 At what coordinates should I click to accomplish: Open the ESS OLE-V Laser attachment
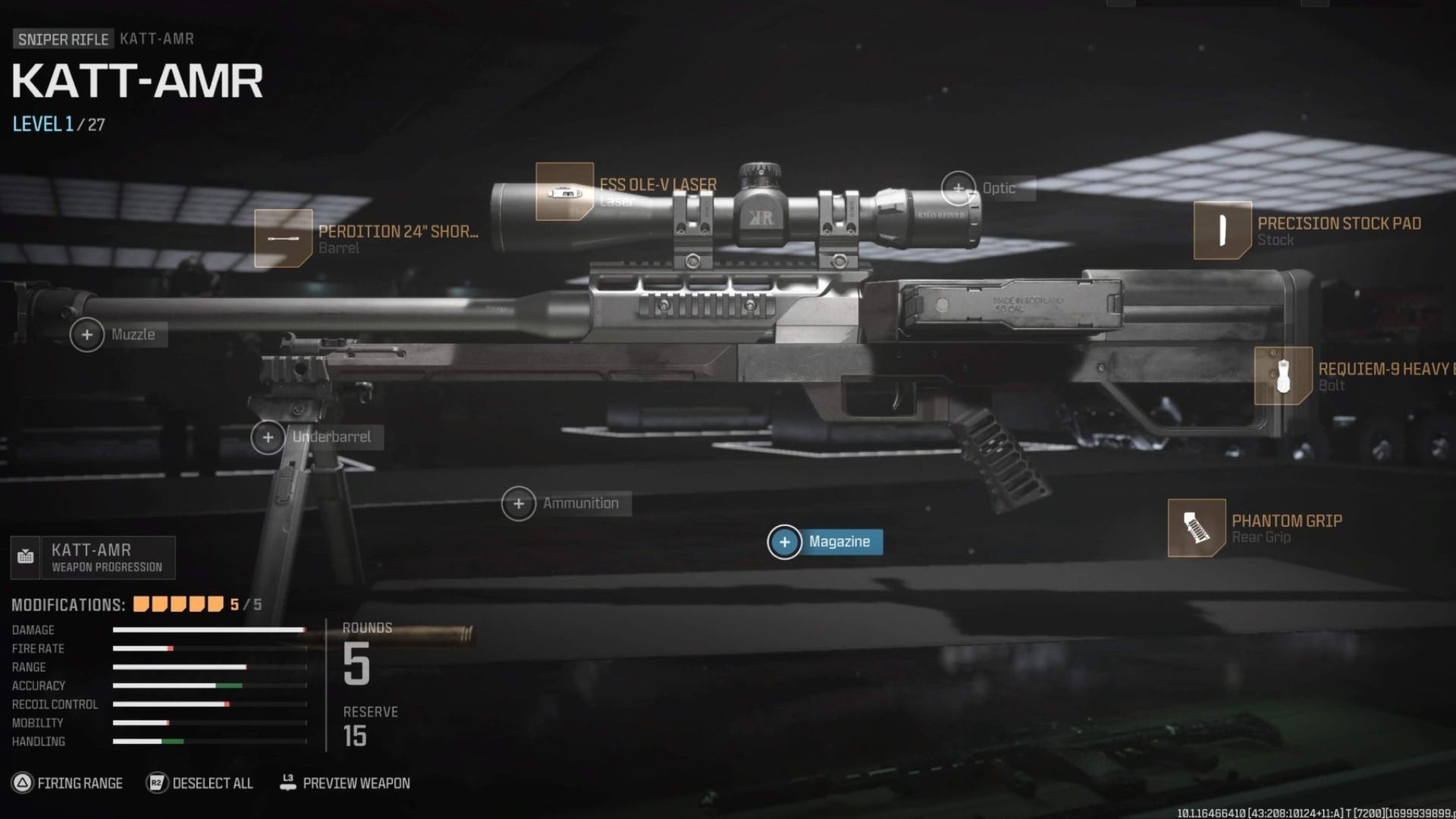(564, 192)
